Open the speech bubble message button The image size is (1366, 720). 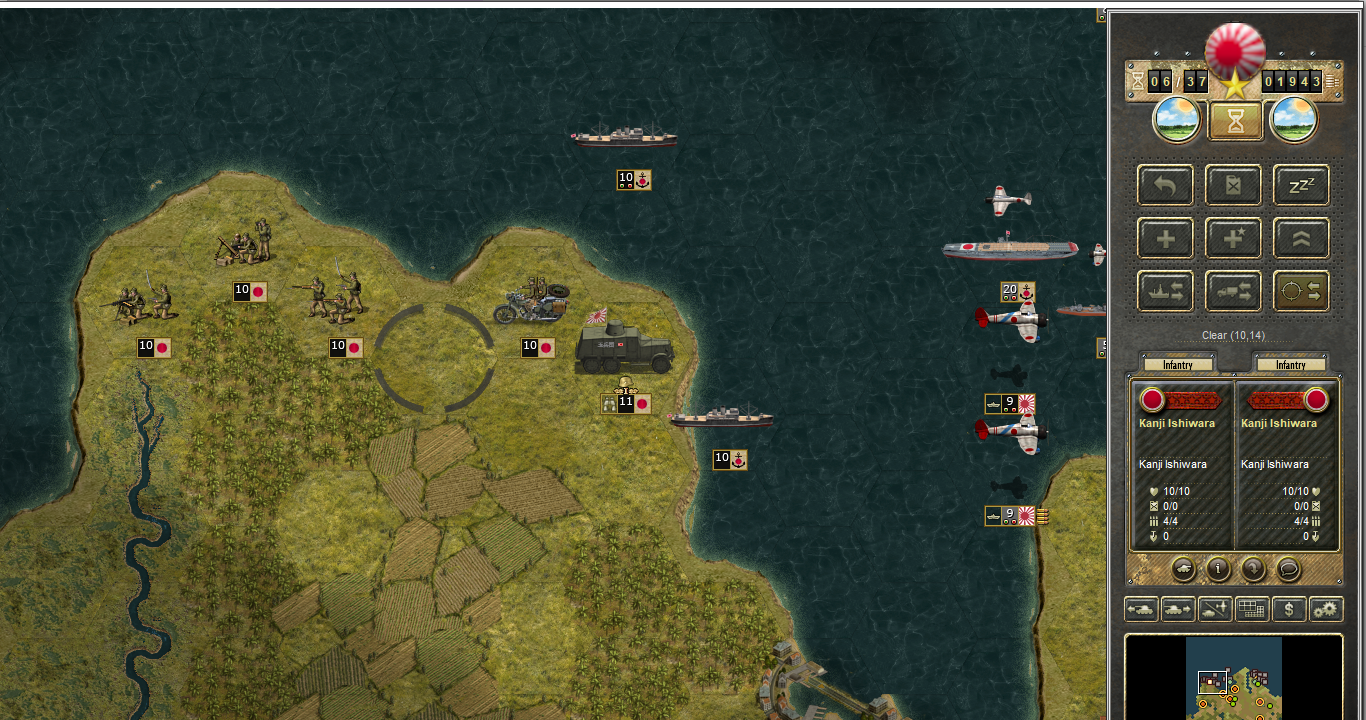[1288, 569]
